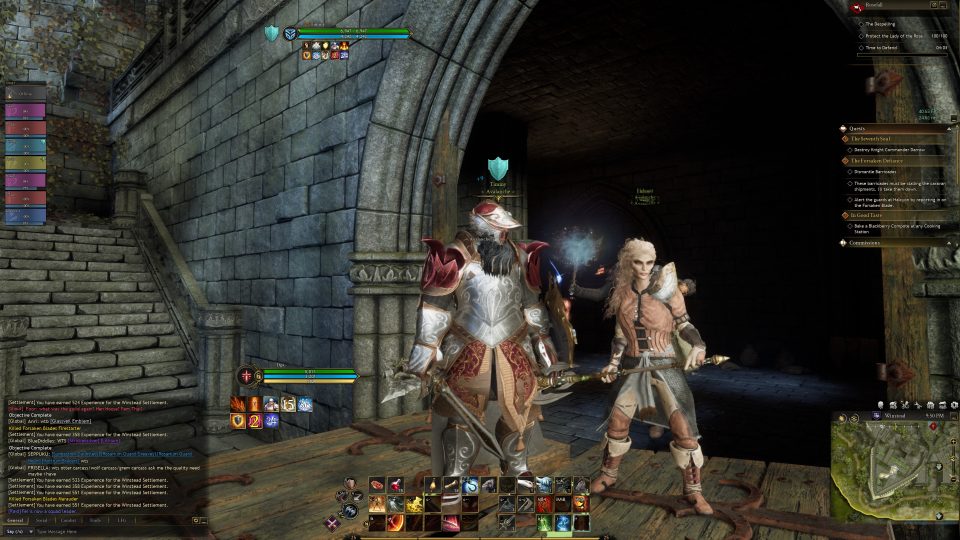Screen dimensions: 960x540
Task: Activate the green glowing figure skill
Action: pyautogui.click(x=544, y=522)
